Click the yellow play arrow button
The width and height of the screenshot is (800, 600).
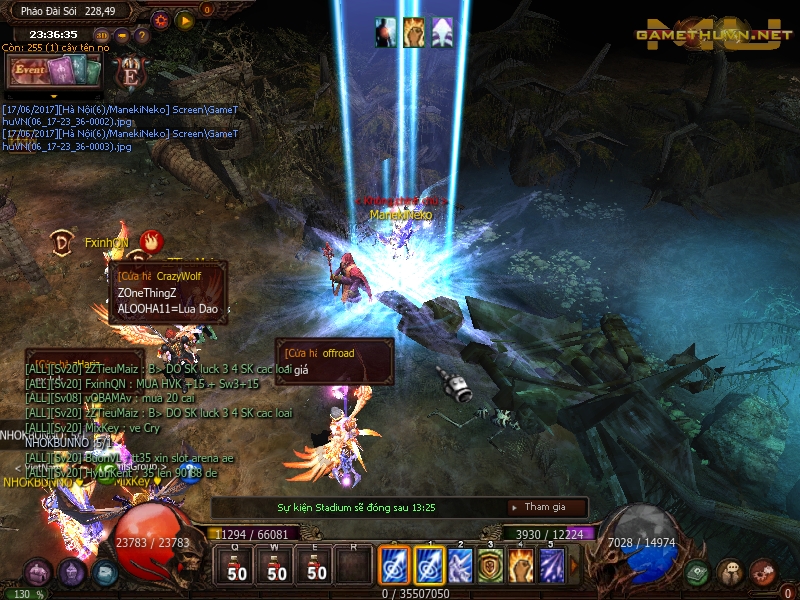point(184,19)
